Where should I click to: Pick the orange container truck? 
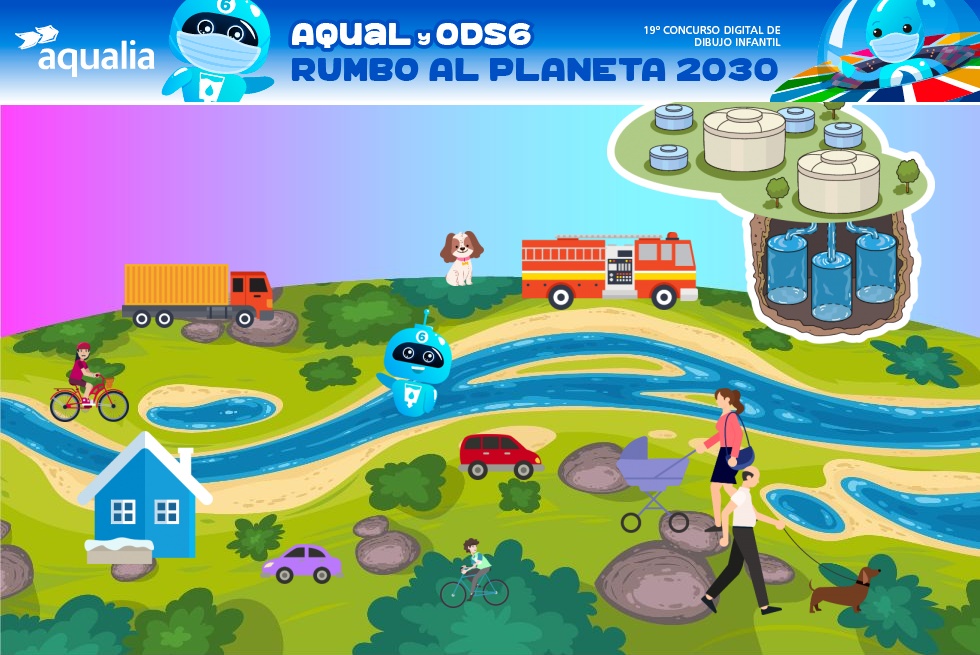[197, 294]
